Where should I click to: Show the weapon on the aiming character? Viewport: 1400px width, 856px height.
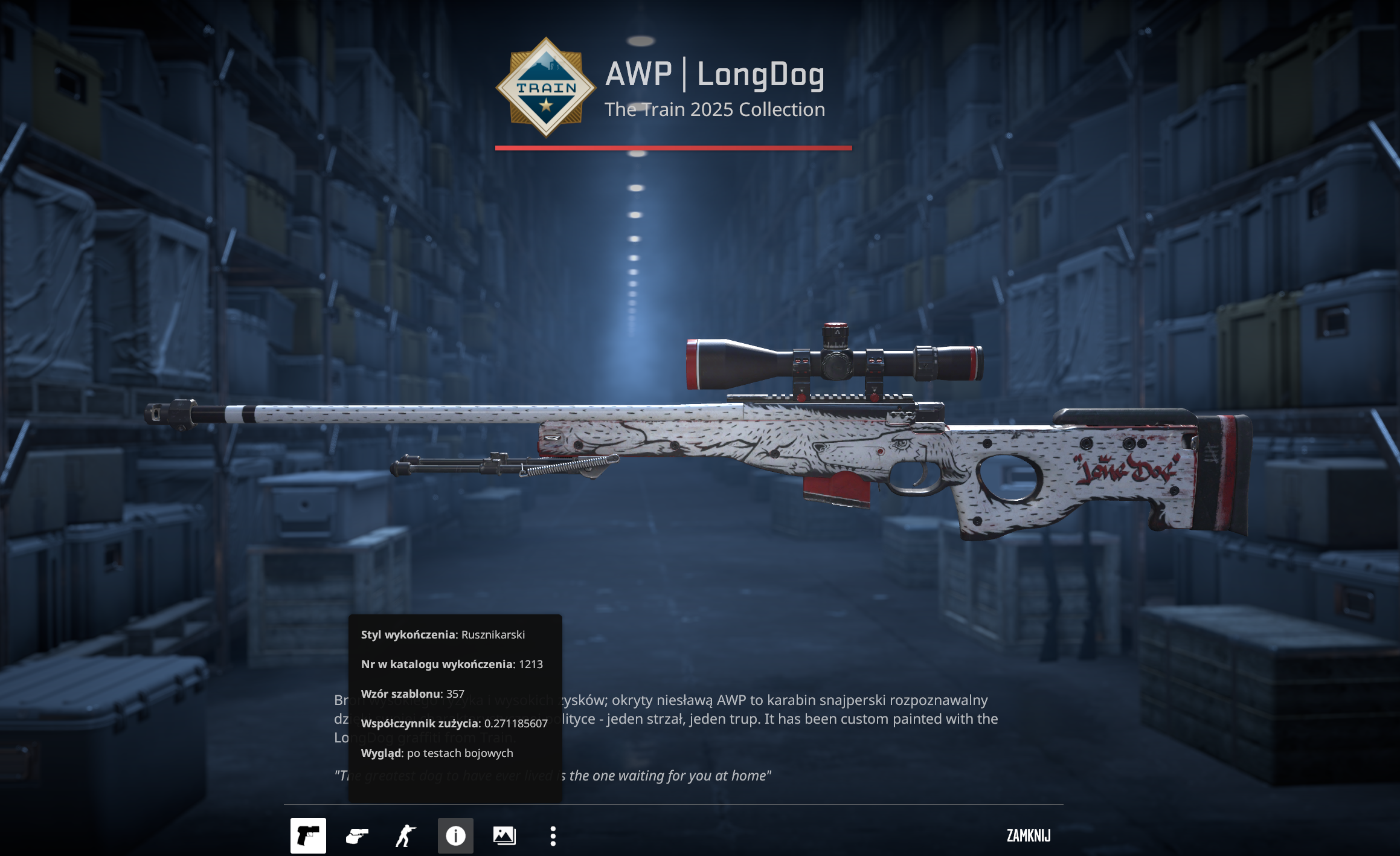(x=406, y=835)
